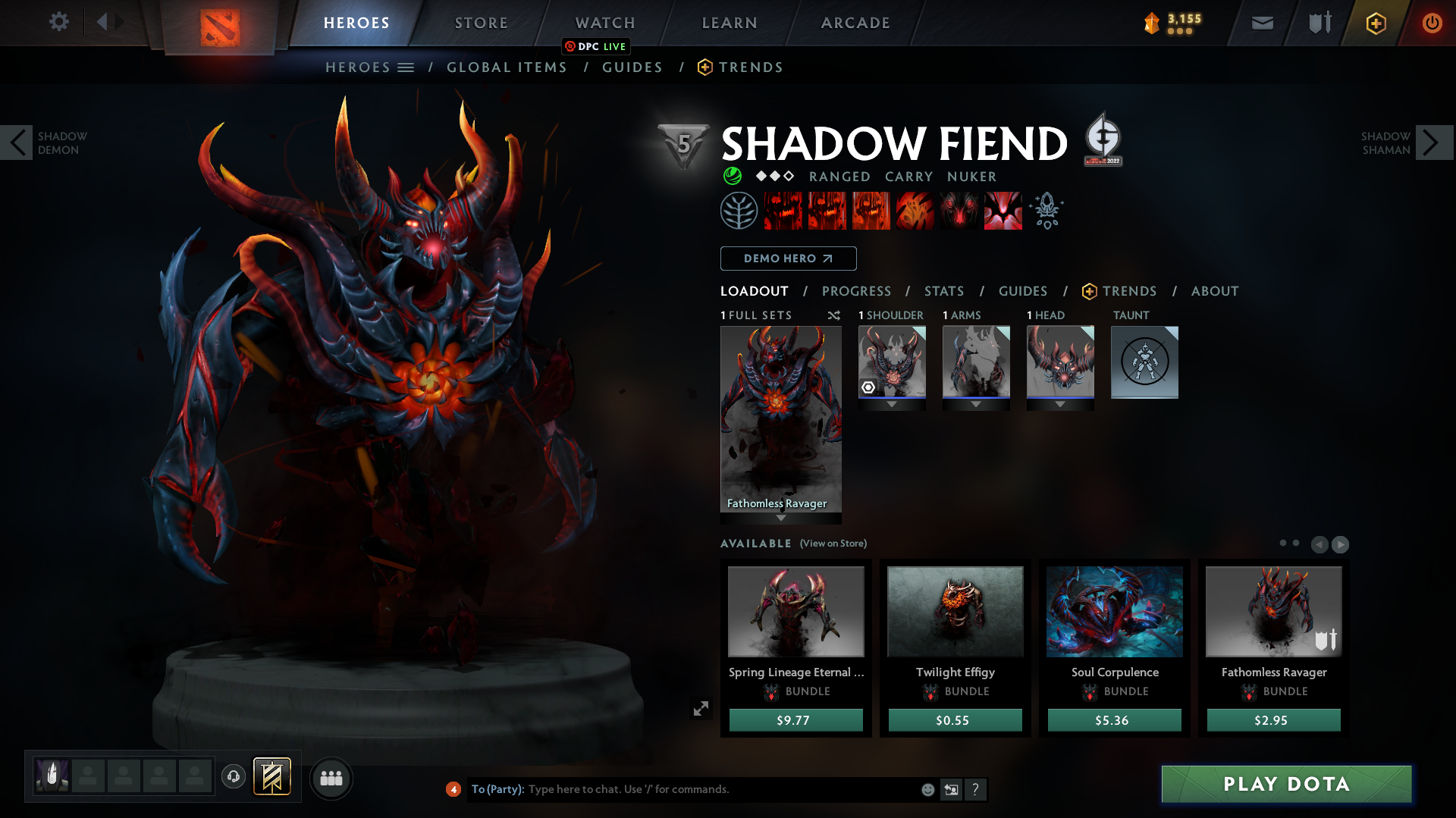1456x818 pixels.
Task: Switch to the STORE tab
Action: pos(480,23)
